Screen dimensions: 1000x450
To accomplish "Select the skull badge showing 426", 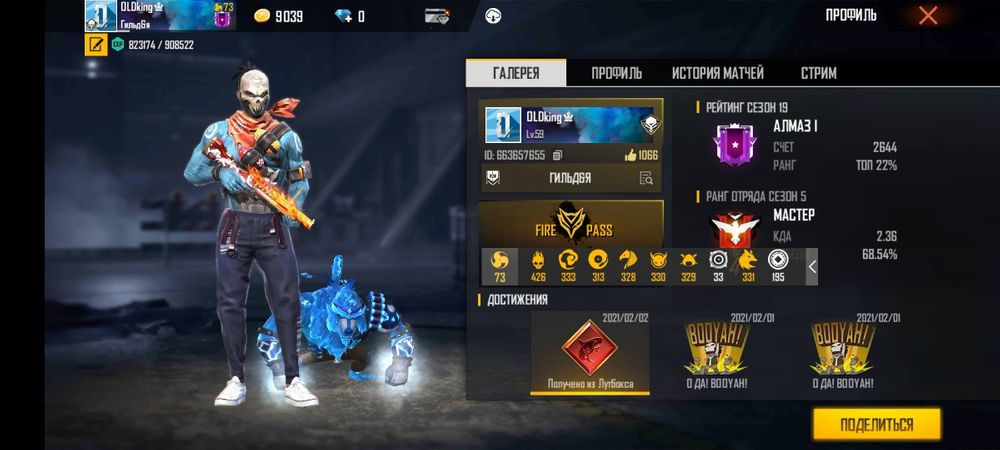I will [538, 266].
